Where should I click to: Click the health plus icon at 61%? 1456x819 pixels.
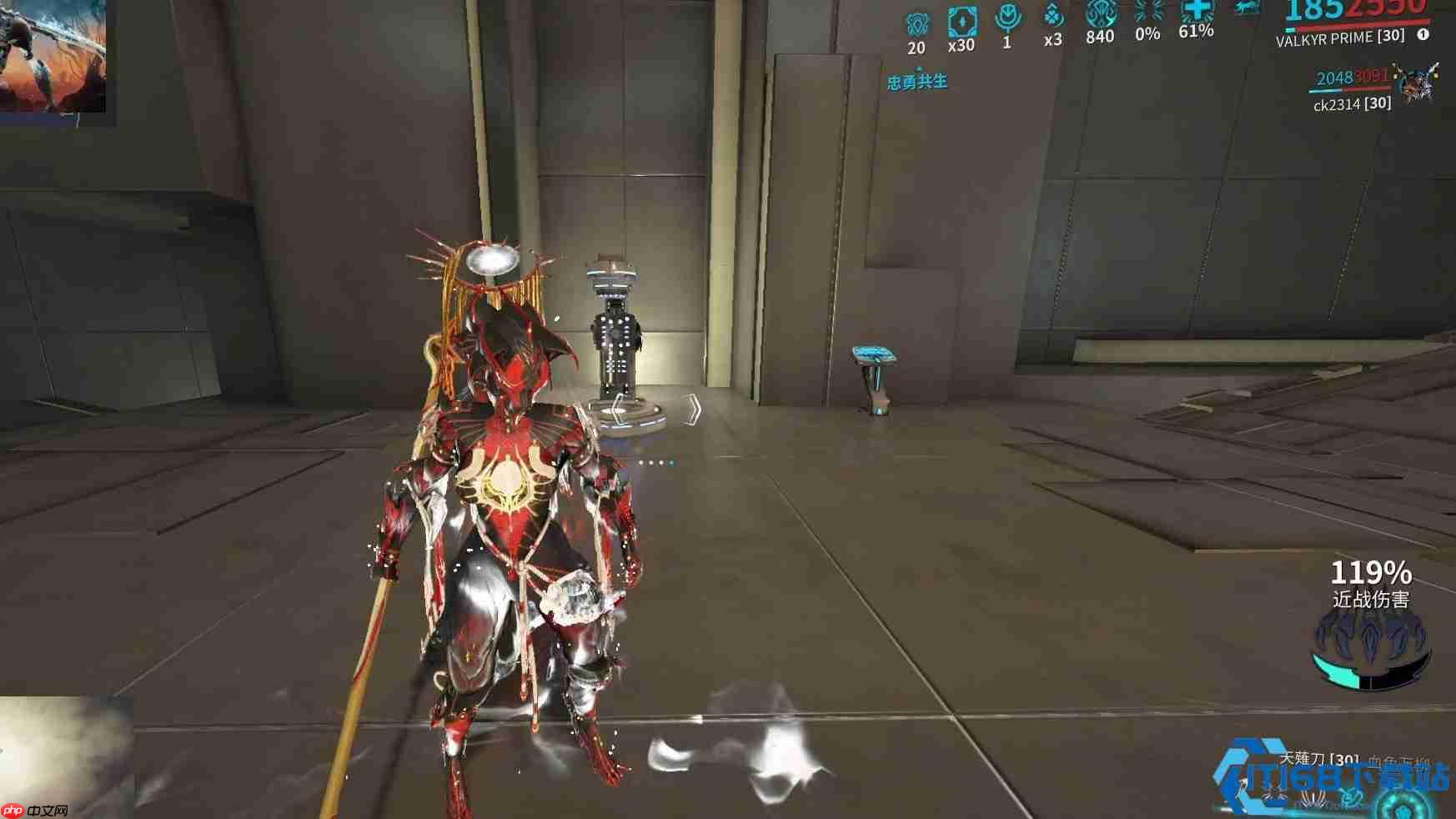pyautogui.click(x=1196, y=13)
